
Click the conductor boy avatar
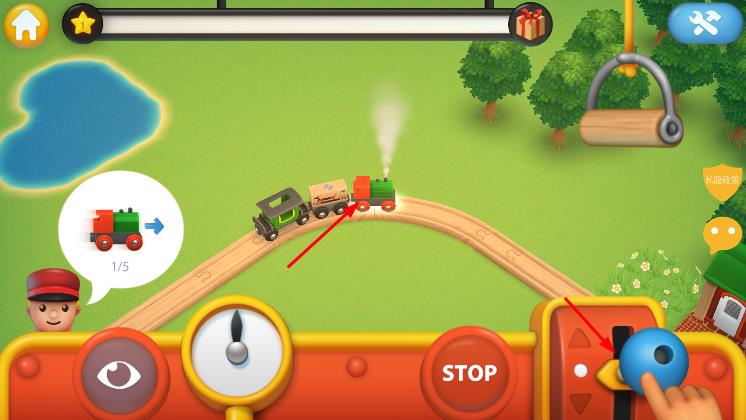click(x=53, y=302)
